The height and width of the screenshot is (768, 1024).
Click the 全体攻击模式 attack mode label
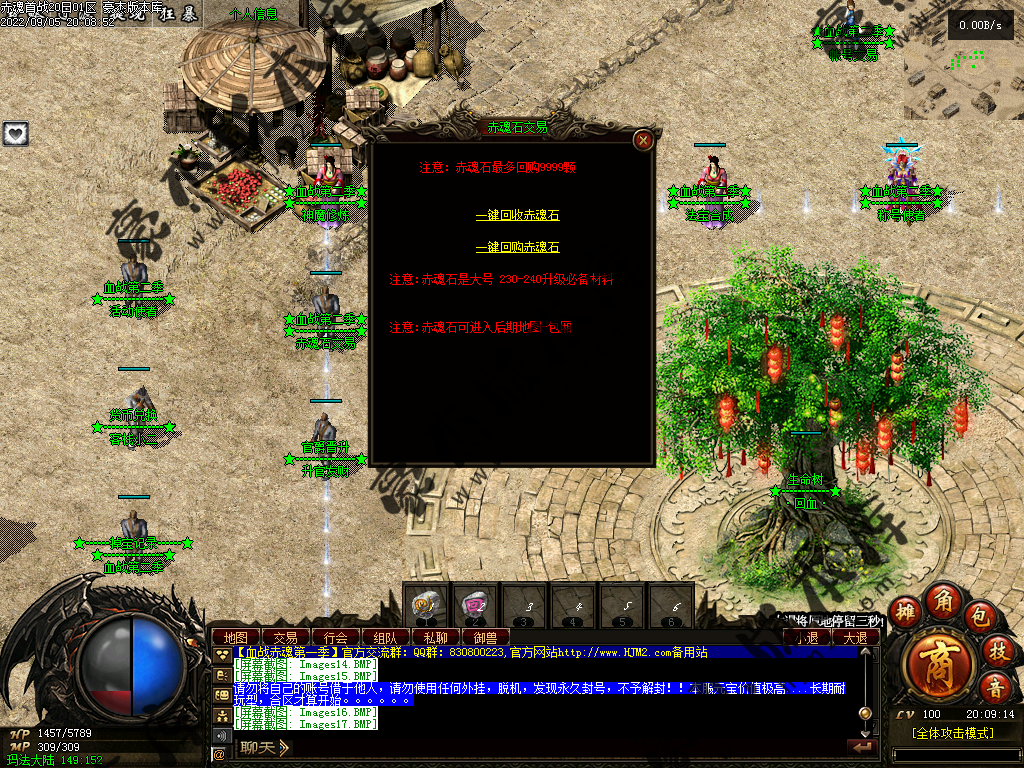[x=952, y=734]
